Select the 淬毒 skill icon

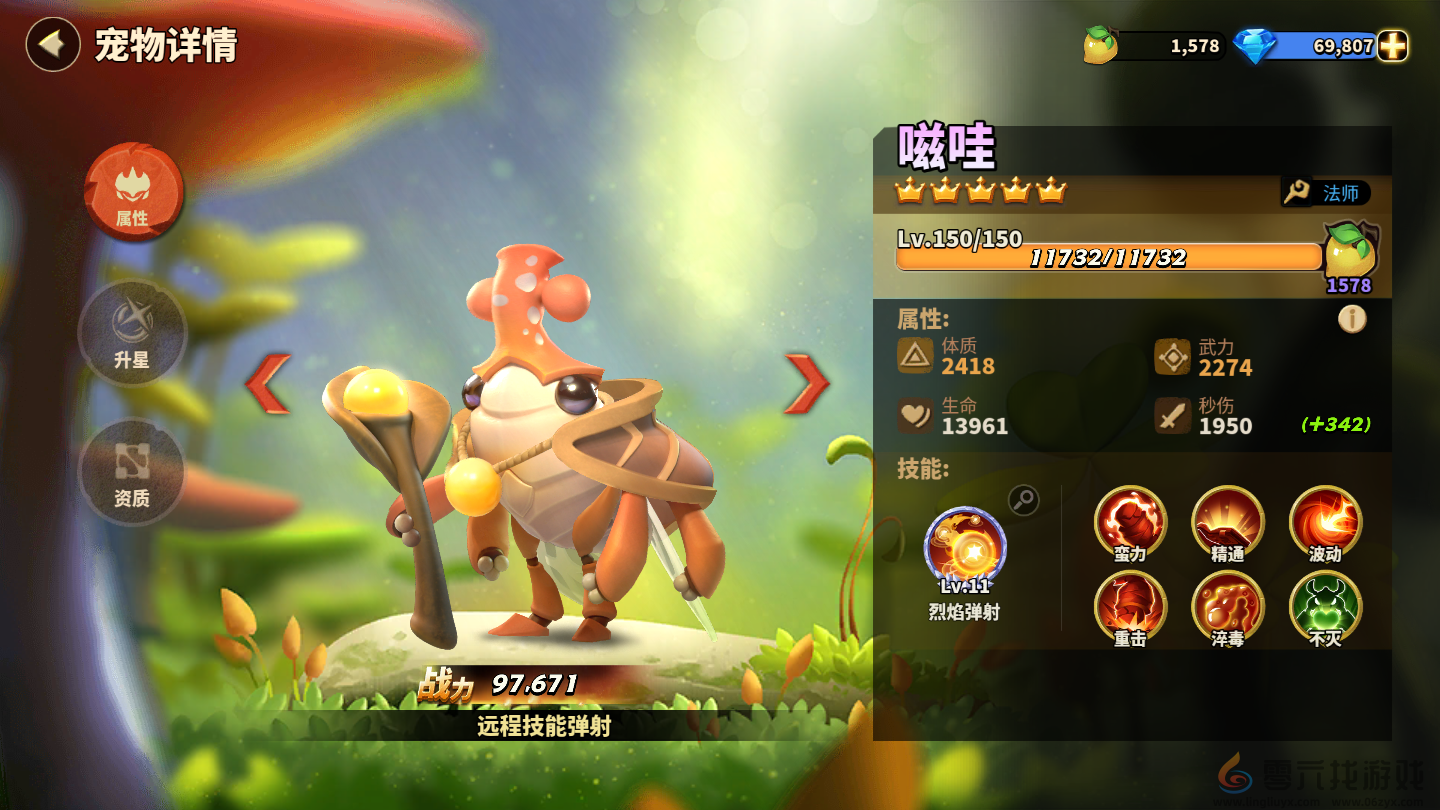click(1227, 606)
